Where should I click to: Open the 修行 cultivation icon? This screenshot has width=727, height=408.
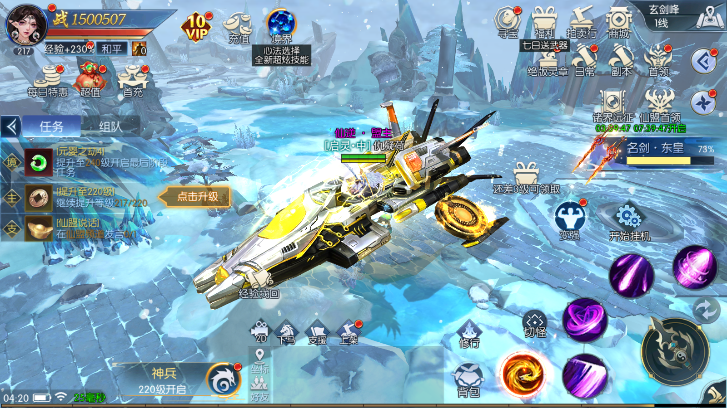(x=468, y=336)
